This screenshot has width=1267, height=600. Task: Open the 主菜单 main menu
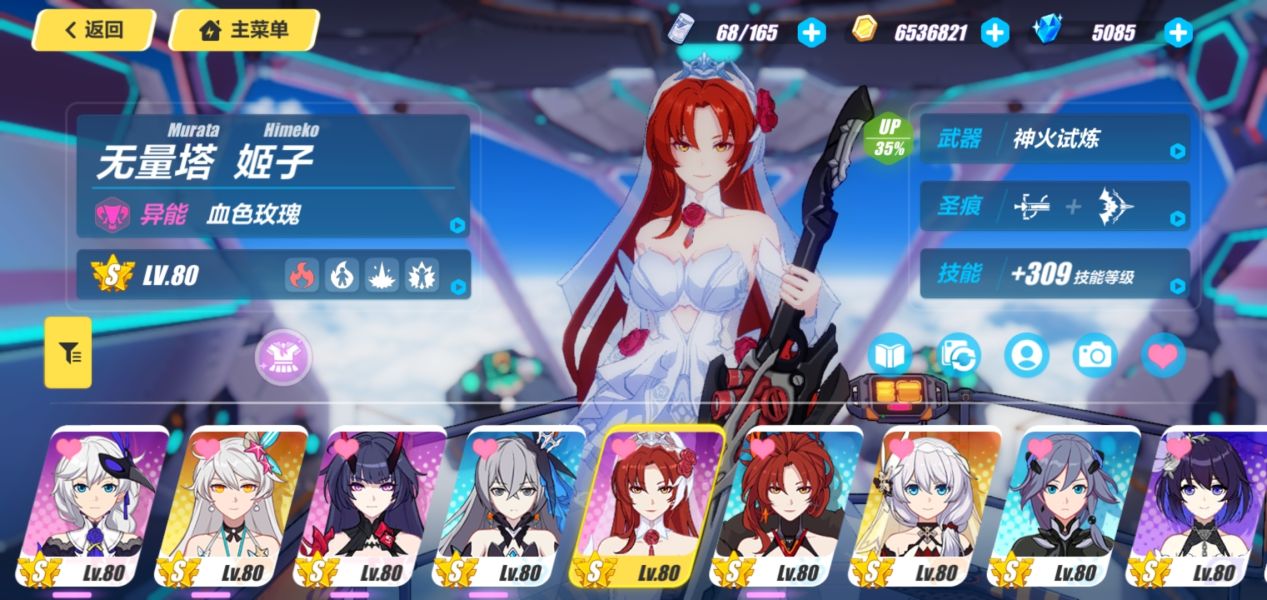click(x=244, y=30)
